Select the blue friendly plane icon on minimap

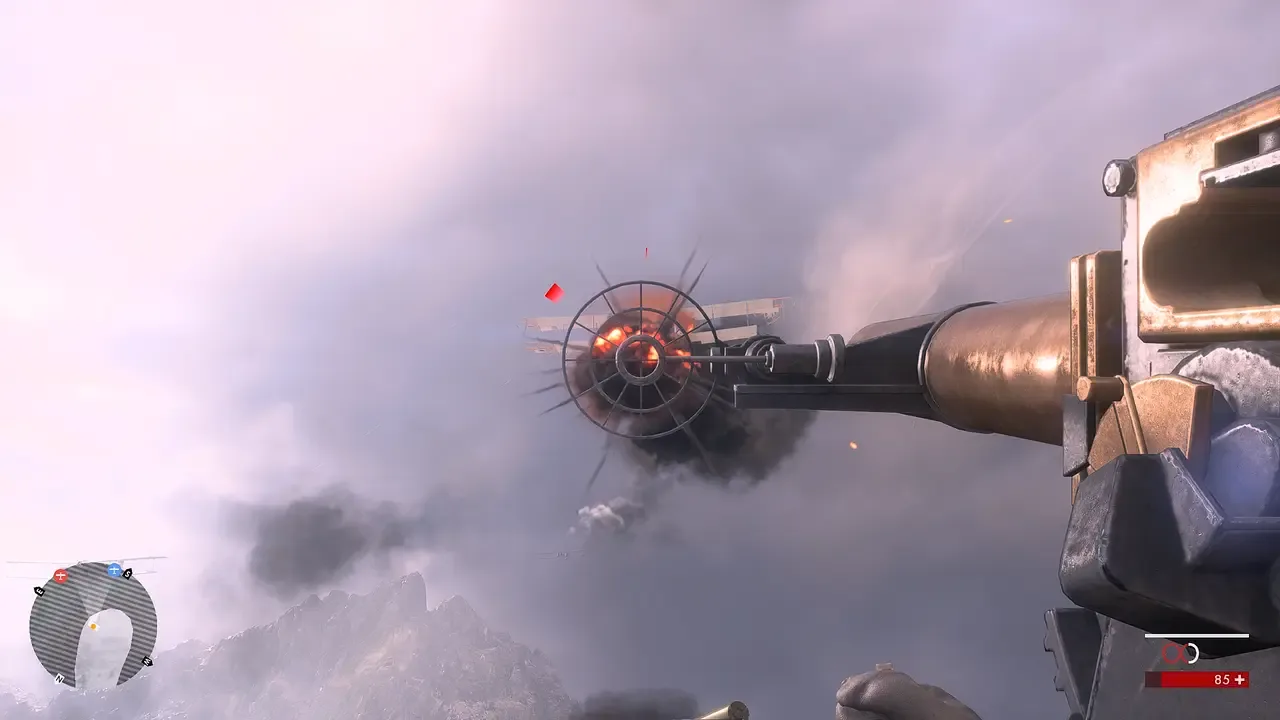click(114, 570)
